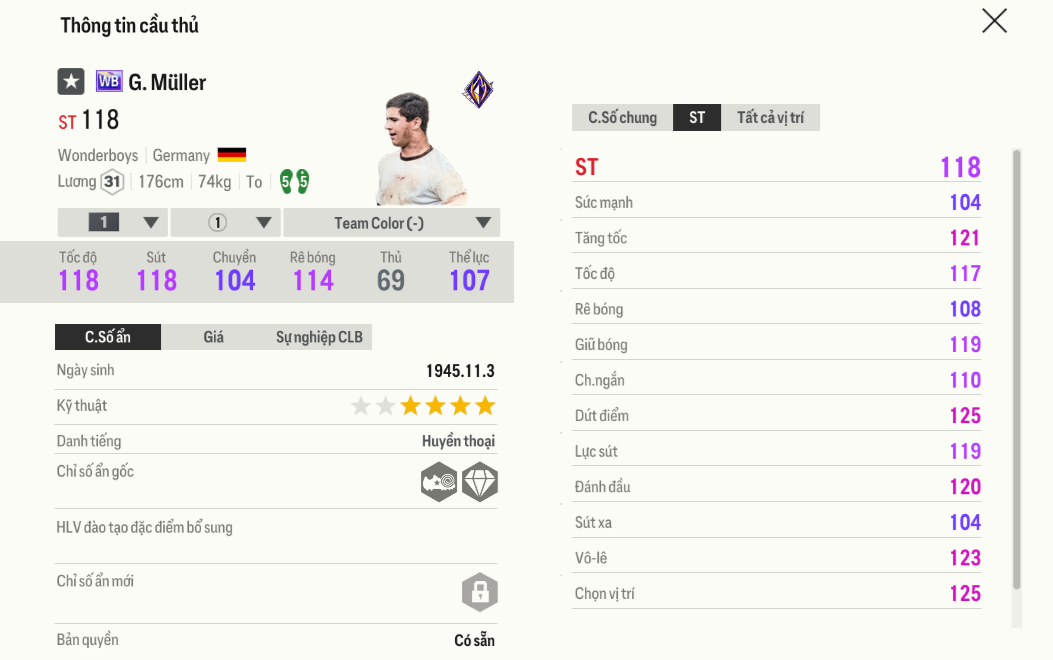Close the player info window

tap(994, 21)
